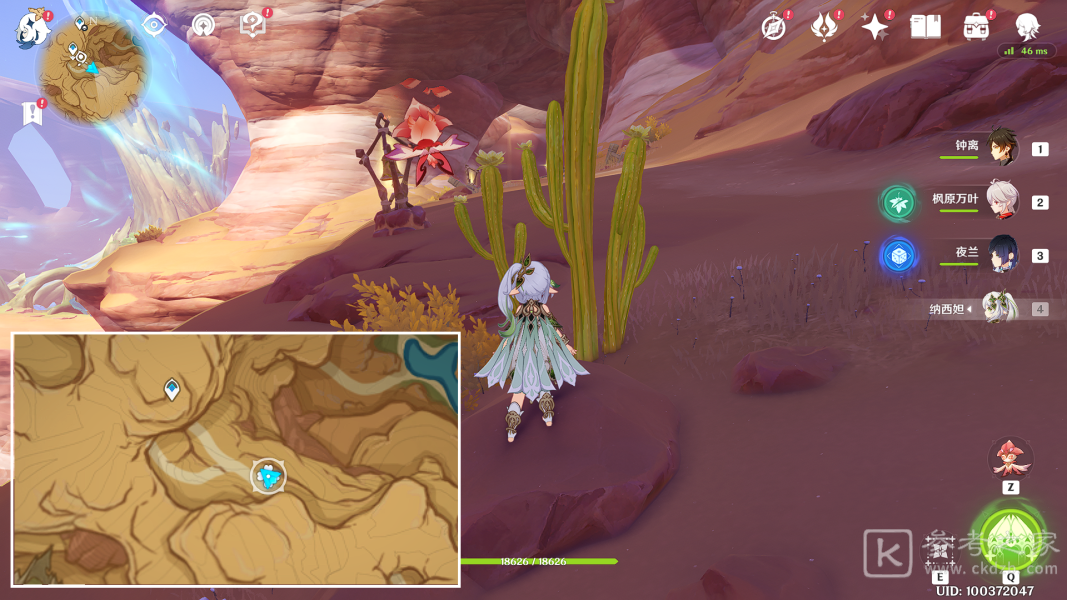Image resolution: width=1067 pixels, height=600 pixels.
Task: Open the backpack inventory
Action: coord(976,27)
